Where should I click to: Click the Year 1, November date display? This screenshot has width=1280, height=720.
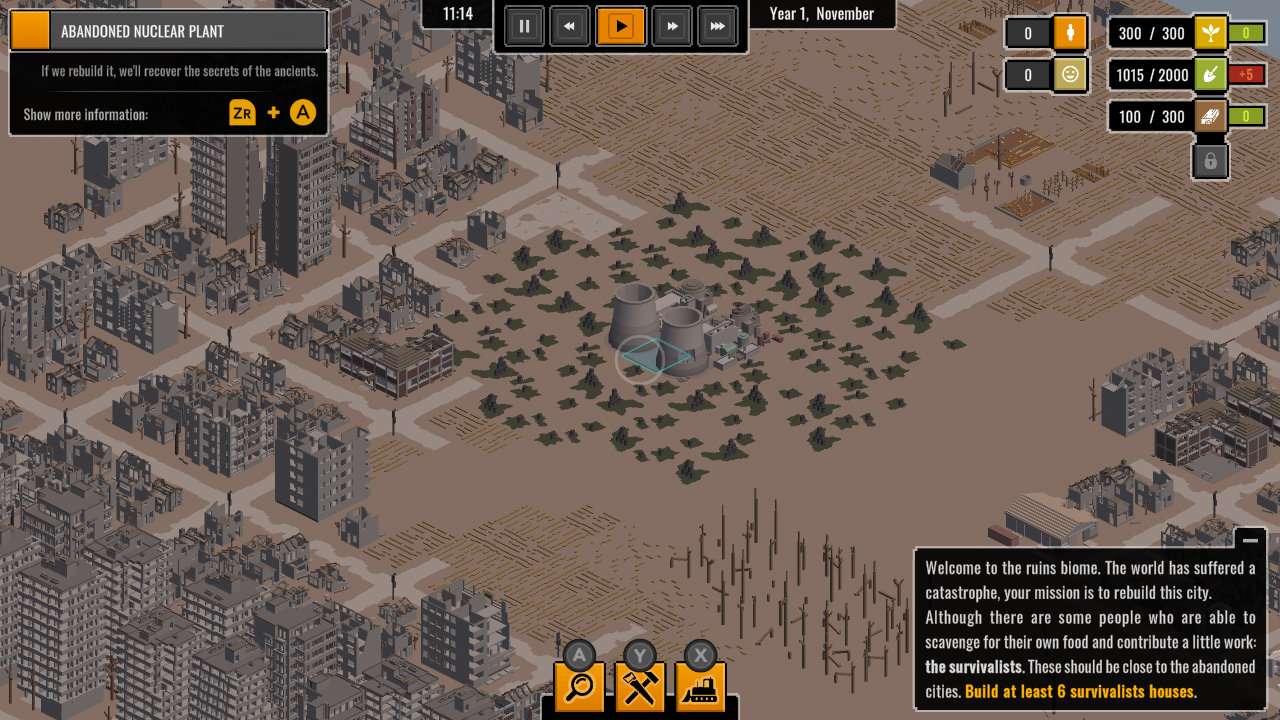pos(821,14)
